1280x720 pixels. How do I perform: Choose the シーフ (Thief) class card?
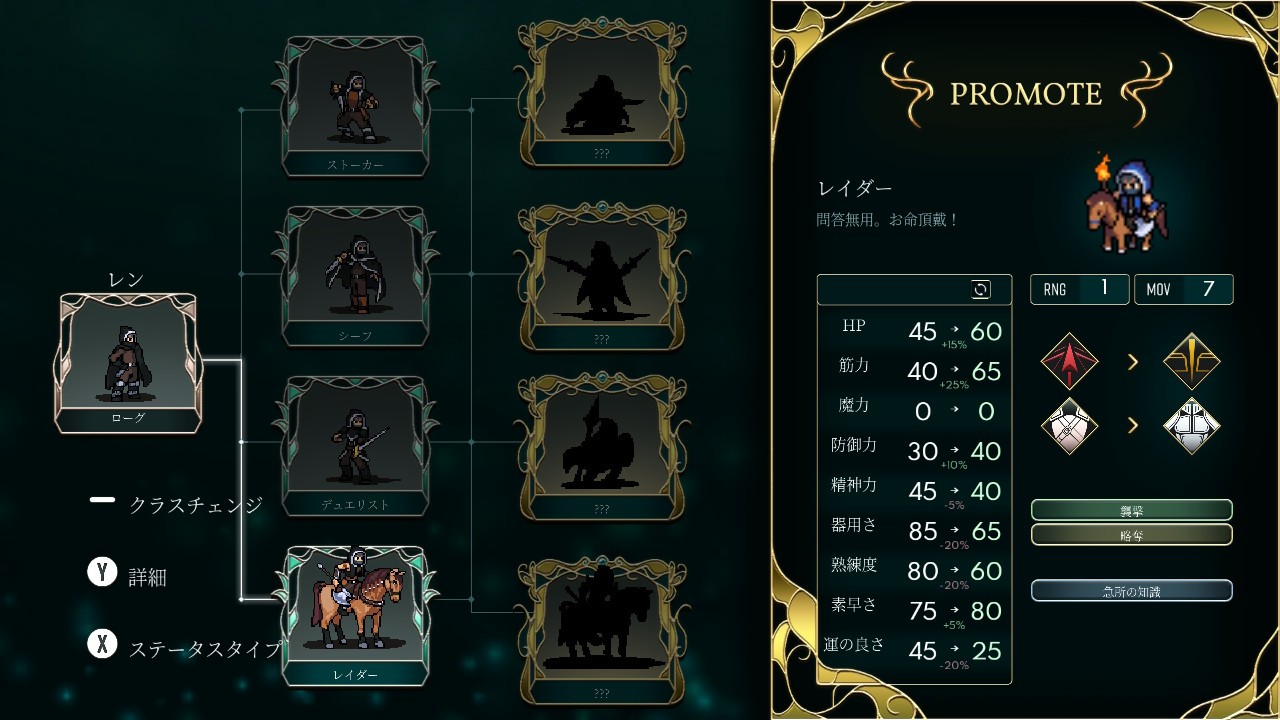[x=356, y=277]
